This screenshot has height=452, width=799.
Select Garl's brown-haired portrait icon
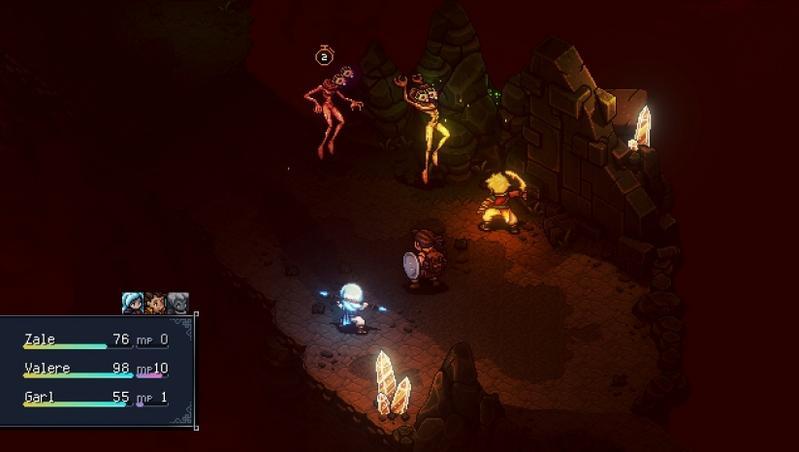click(155, 303)
